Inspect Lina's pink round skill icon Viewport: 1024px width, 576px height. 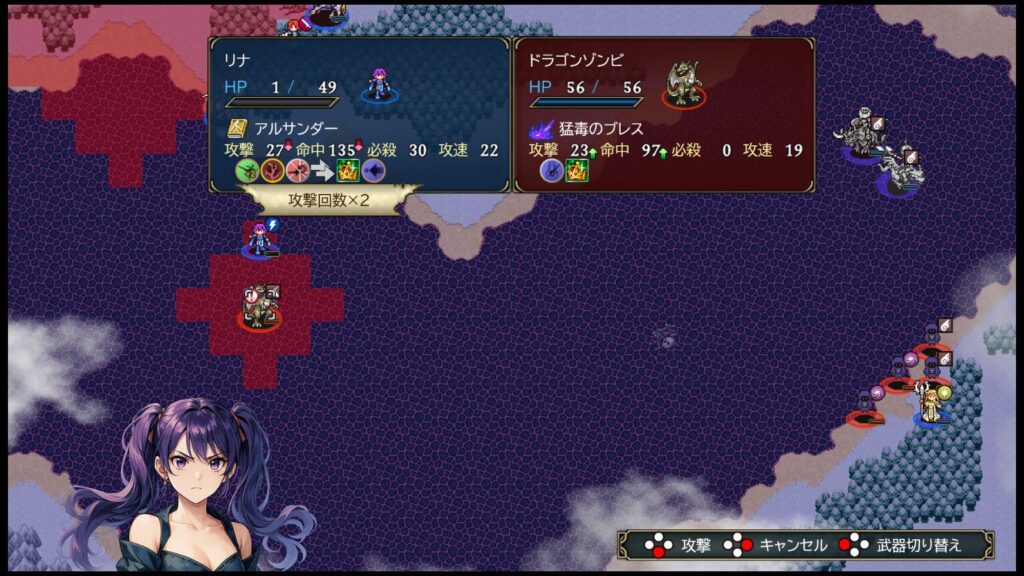297,170
